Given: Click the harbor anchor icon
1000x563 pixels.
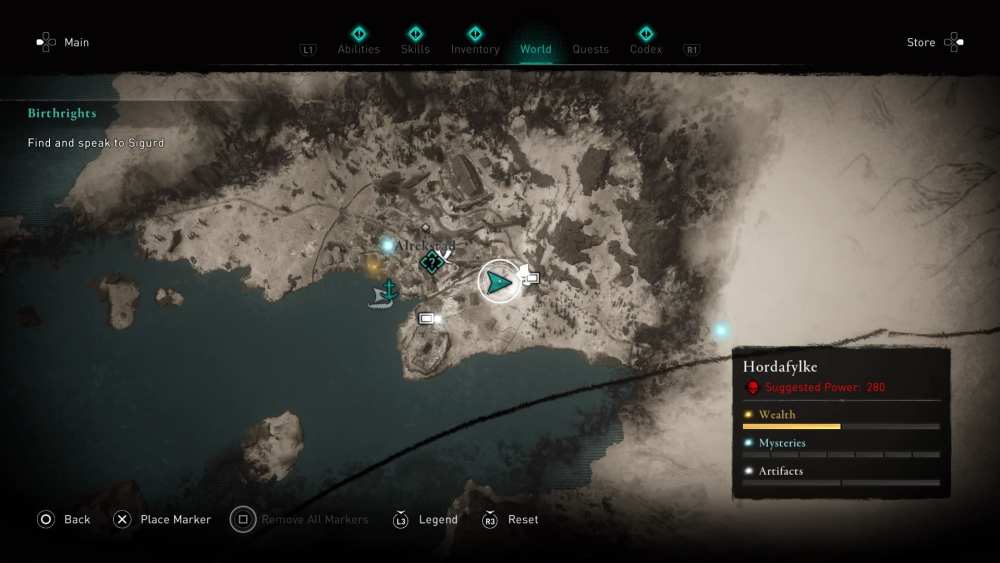Looking at the screenshot, I should (390, 288).
